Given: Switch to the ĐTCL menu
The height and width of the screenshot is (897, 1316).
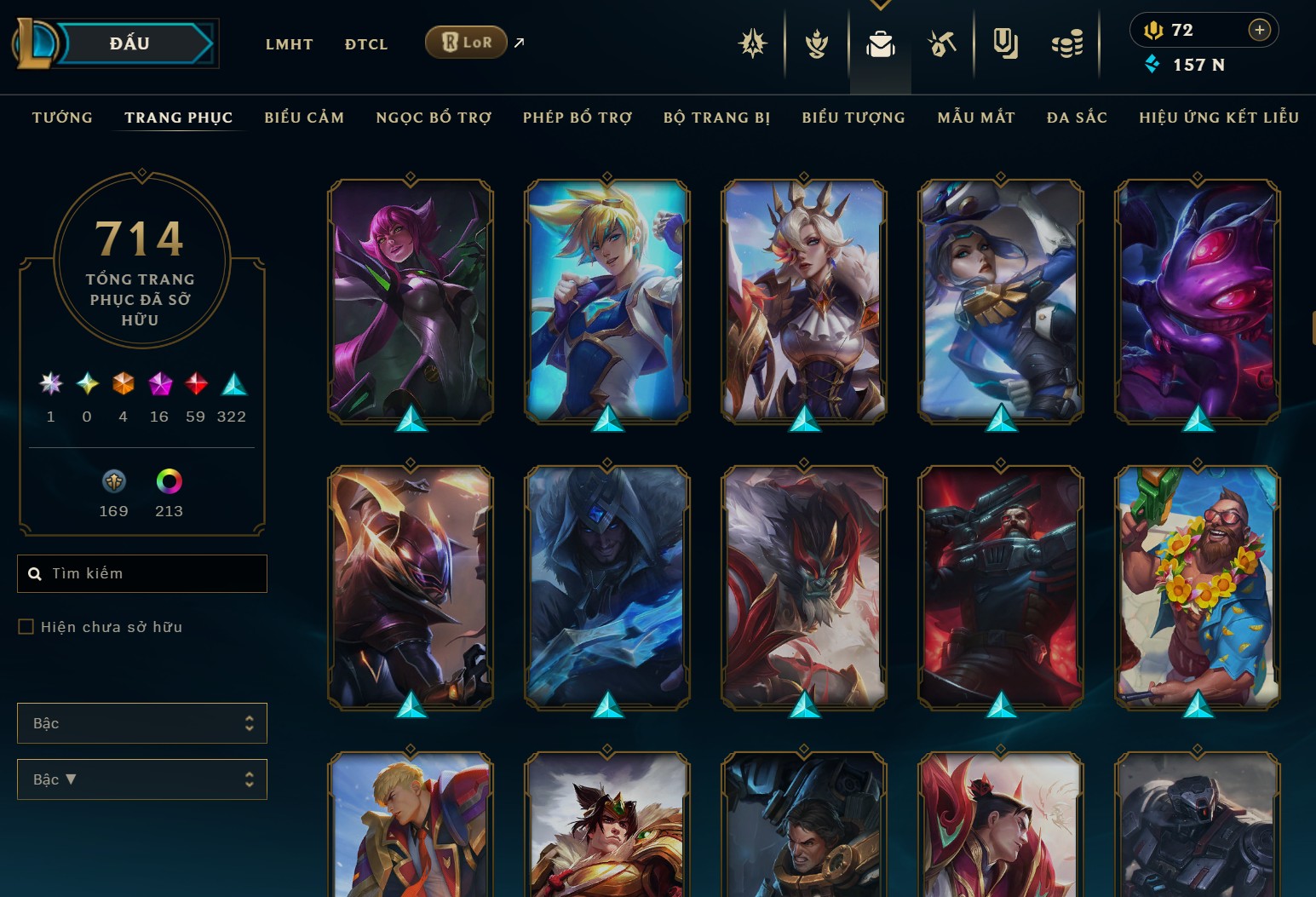Looking at the screenshot, I should tap(366, 44).
